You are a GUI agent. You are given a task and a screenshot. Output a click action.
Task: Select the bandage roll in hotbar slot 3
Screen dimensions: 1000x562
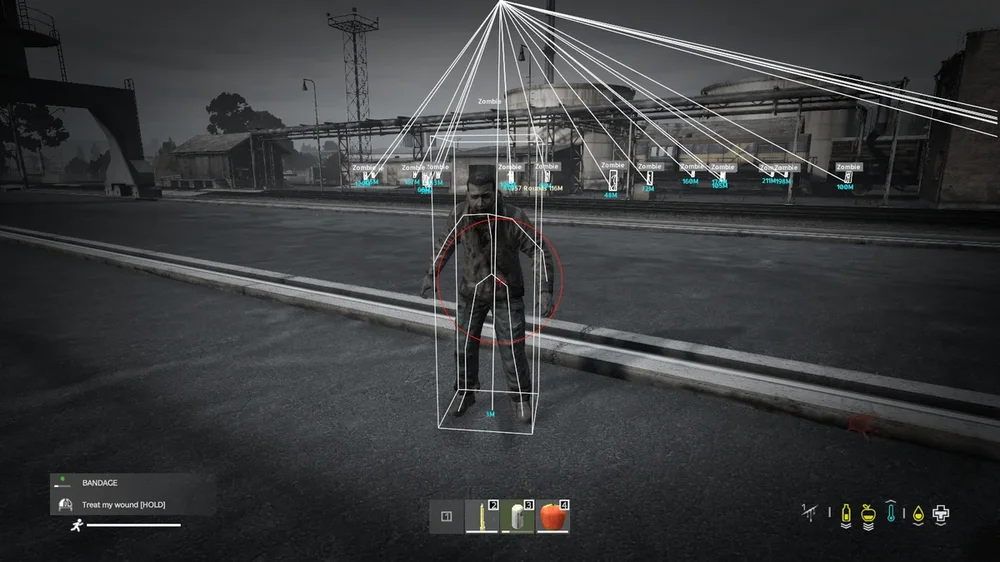pos(517,517)
